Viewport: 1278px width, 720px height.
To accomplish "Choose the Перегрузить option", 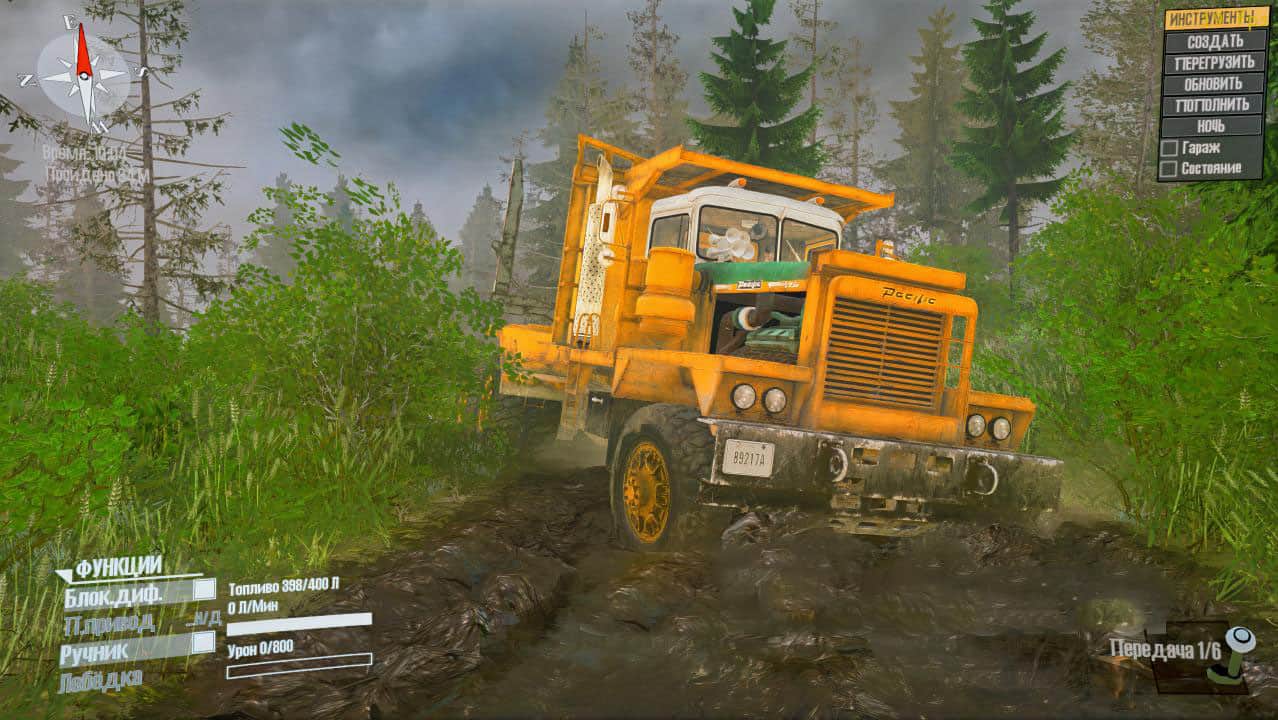I will (x=1214, y=62).
